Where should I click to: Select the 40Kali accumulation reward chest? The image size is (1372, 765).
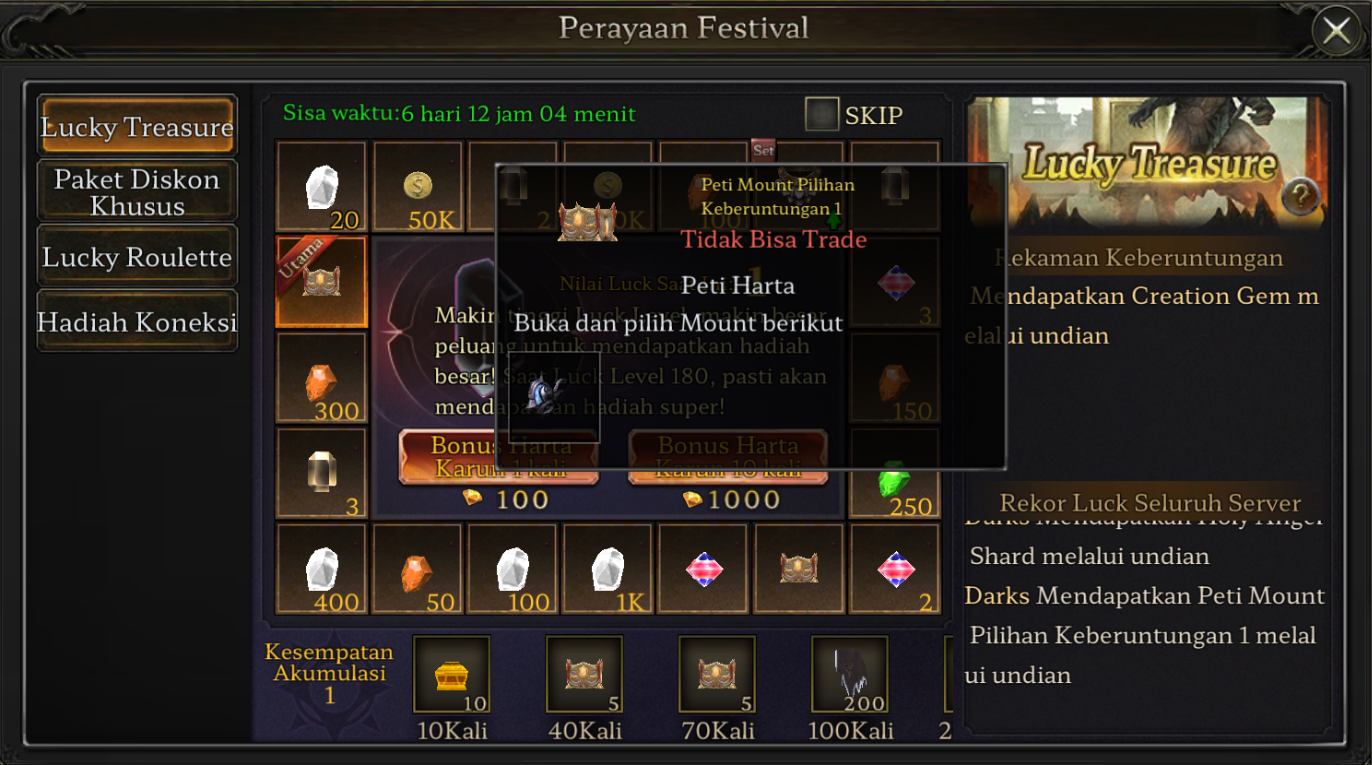coord(584,675)
